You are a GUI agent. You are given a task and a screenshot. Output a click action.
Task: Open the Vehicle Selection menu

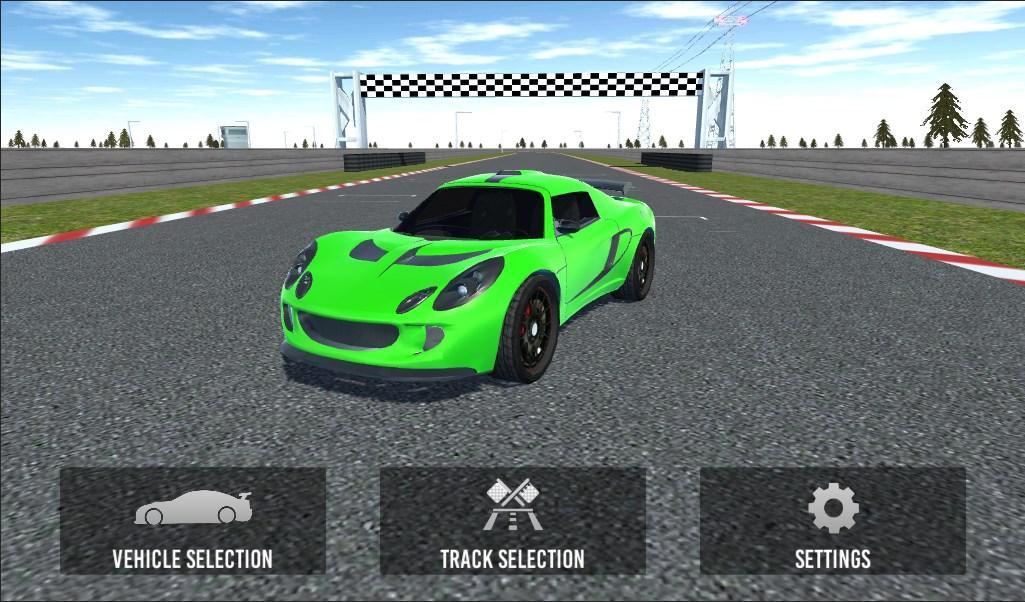point(192,522)
